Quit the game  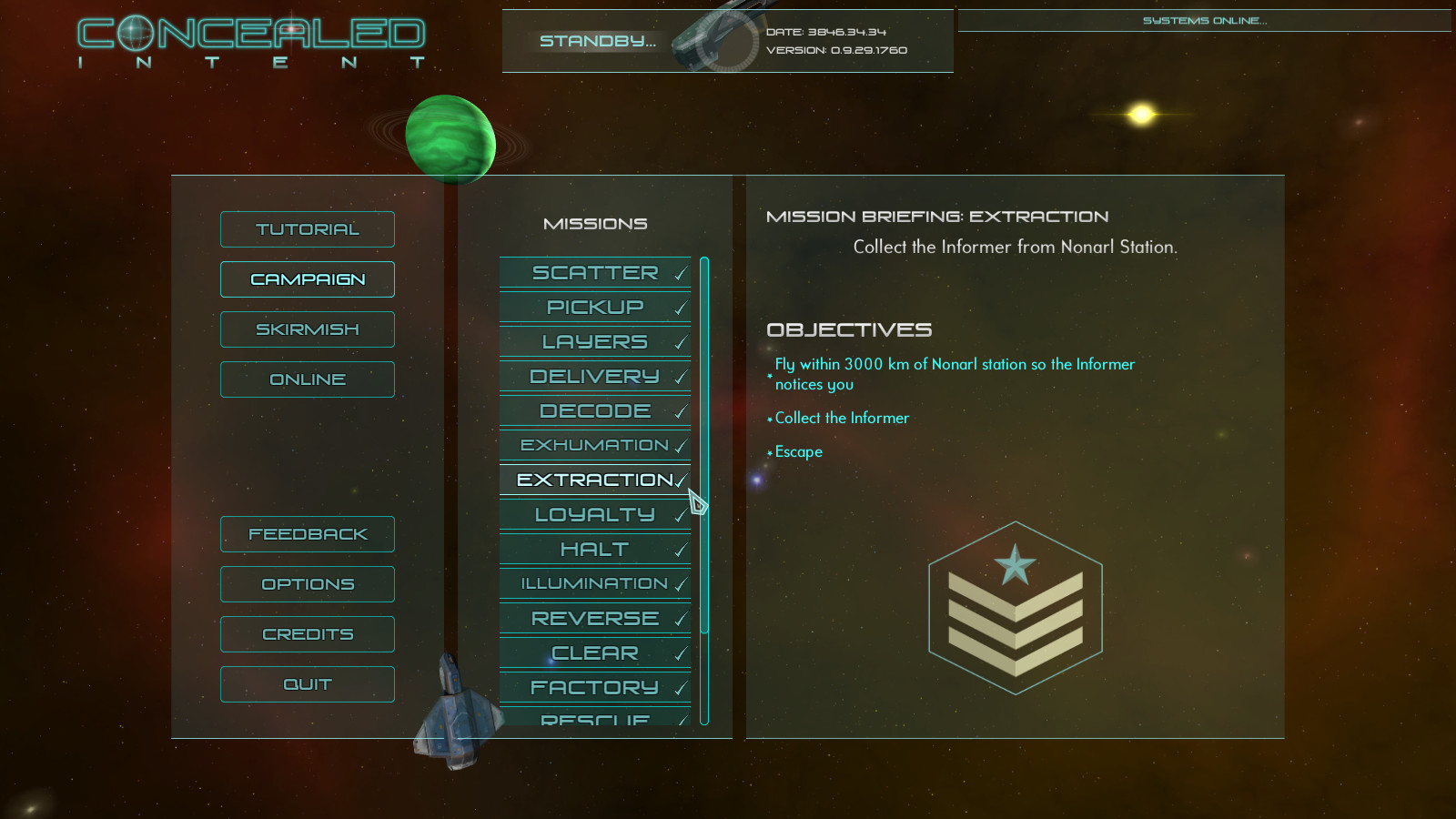(x=307, y=683)
